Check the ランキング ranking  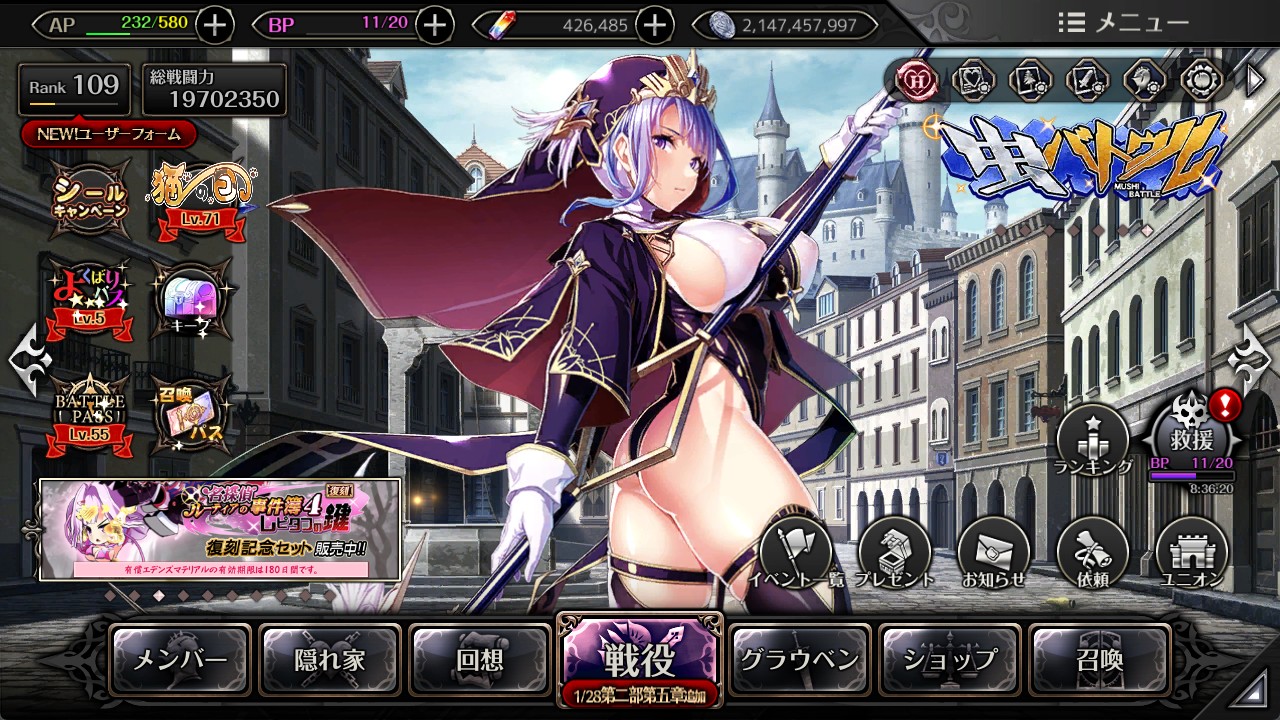(1092, 440)
